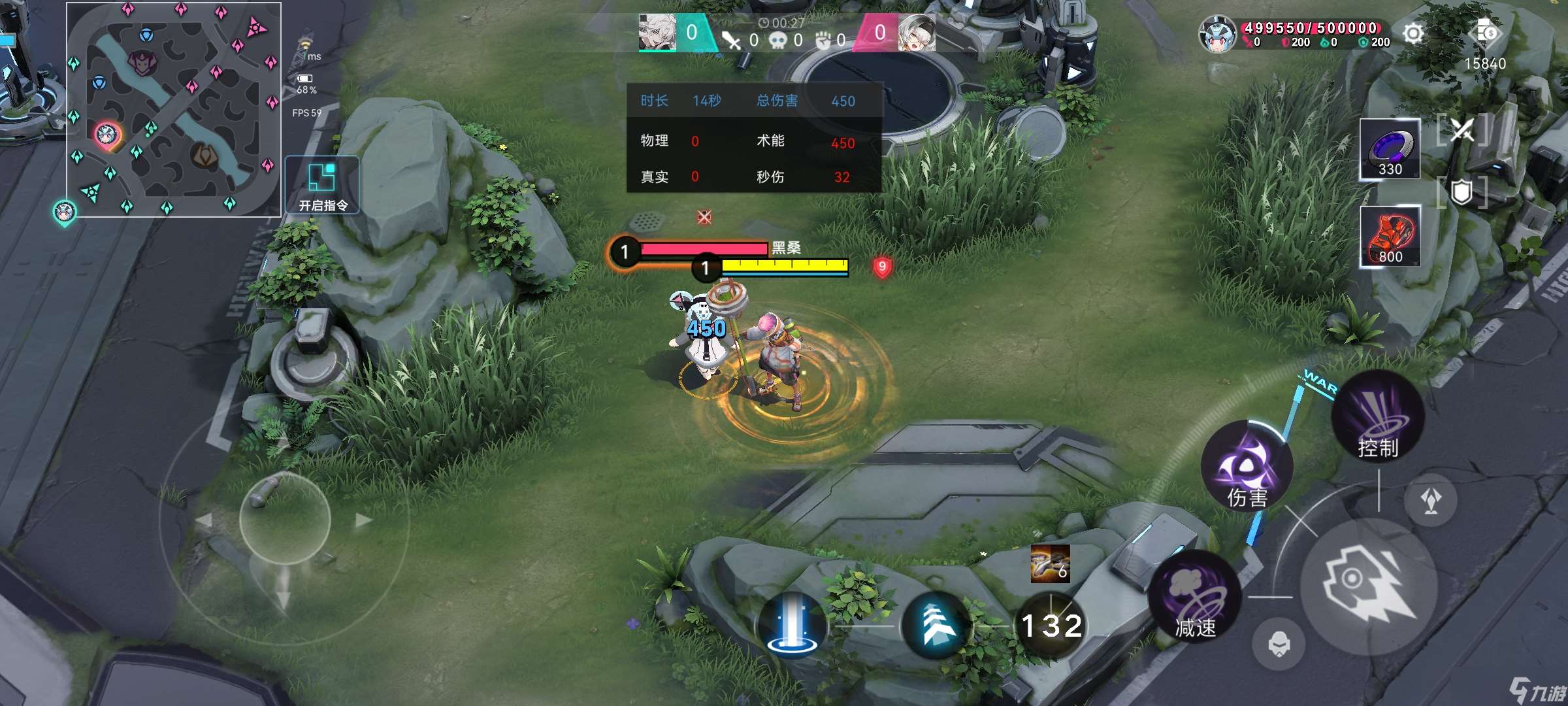This screenshot has width=1568, height=706.
Task: Purchase the 800-cost red armor item
Action: point(1390,235)
